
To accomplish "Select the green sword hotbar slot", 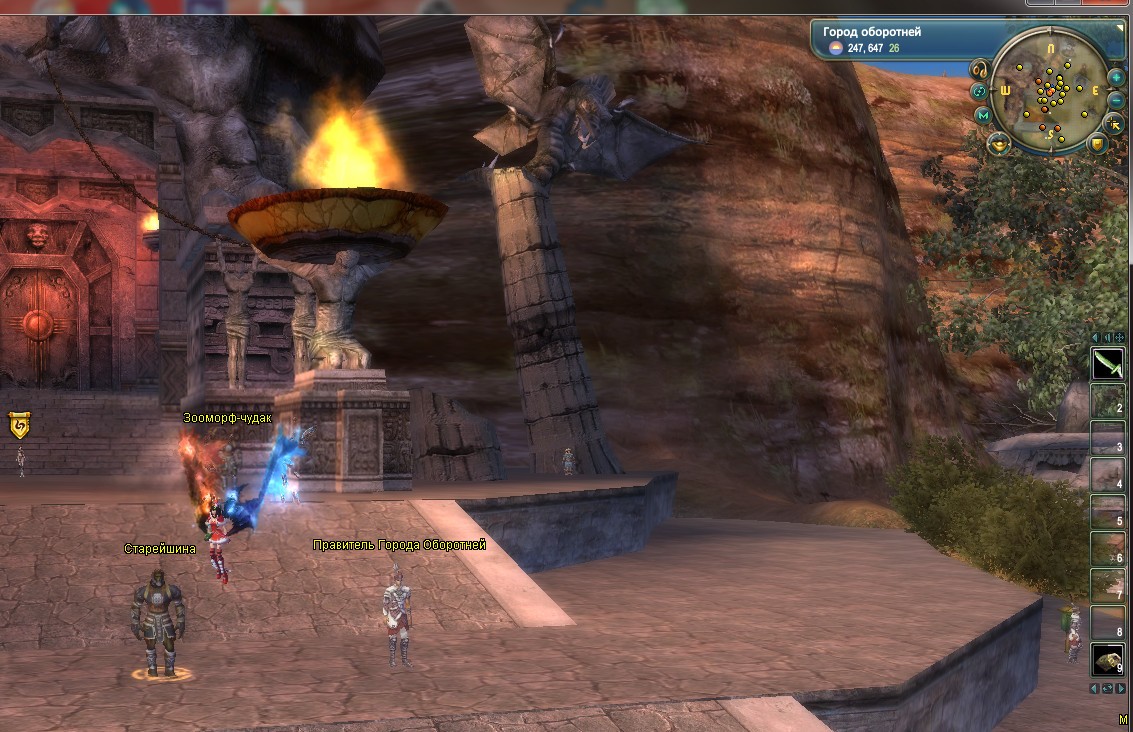I will pyautogui.click(x=1107, y=365).
